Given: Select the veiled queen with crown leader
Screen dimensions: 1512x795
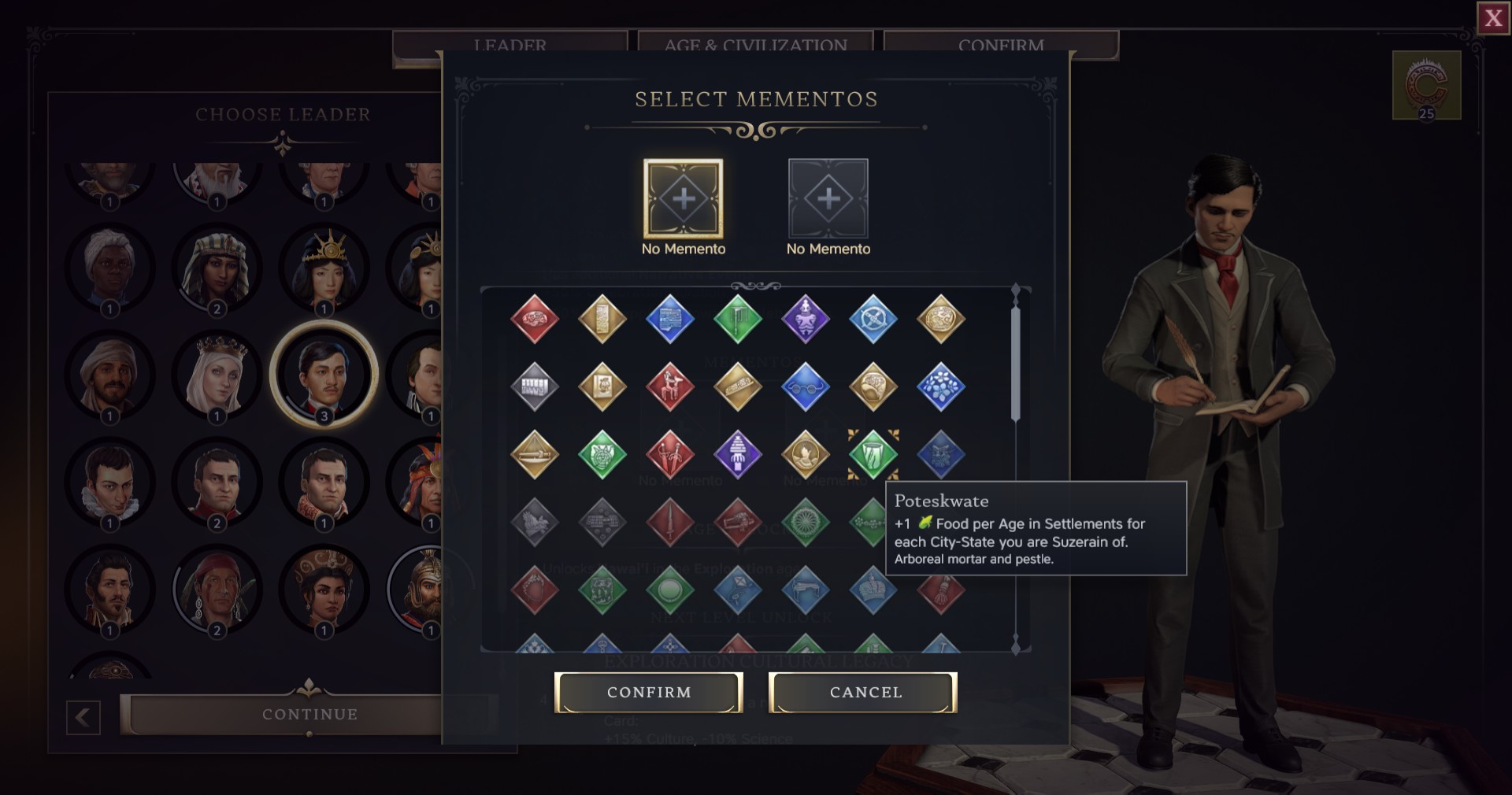Looking at the screenshot, I should point(217,375).
